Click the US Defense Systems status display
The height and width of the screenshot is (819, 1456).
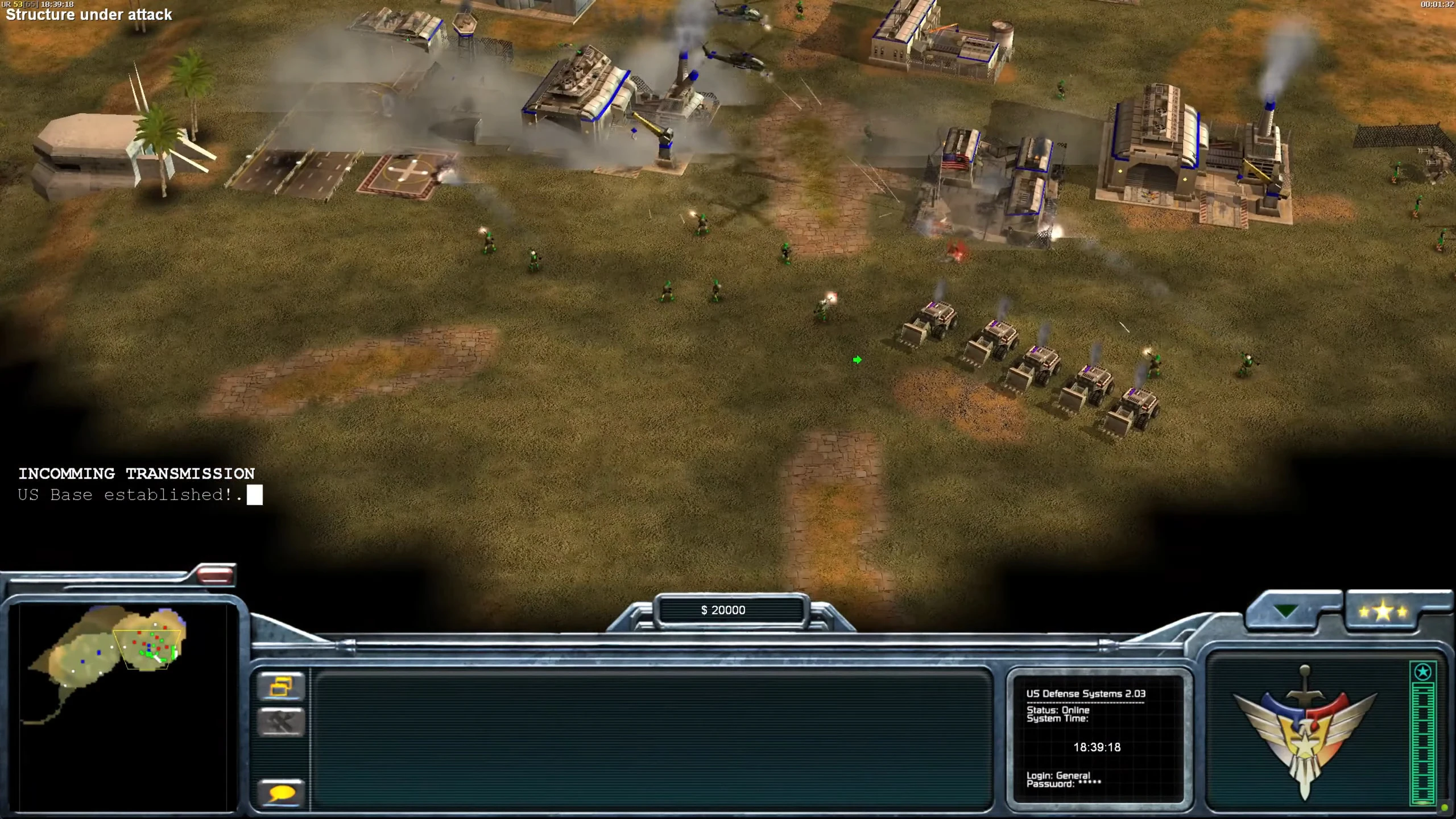click(x=1085, y=694)
